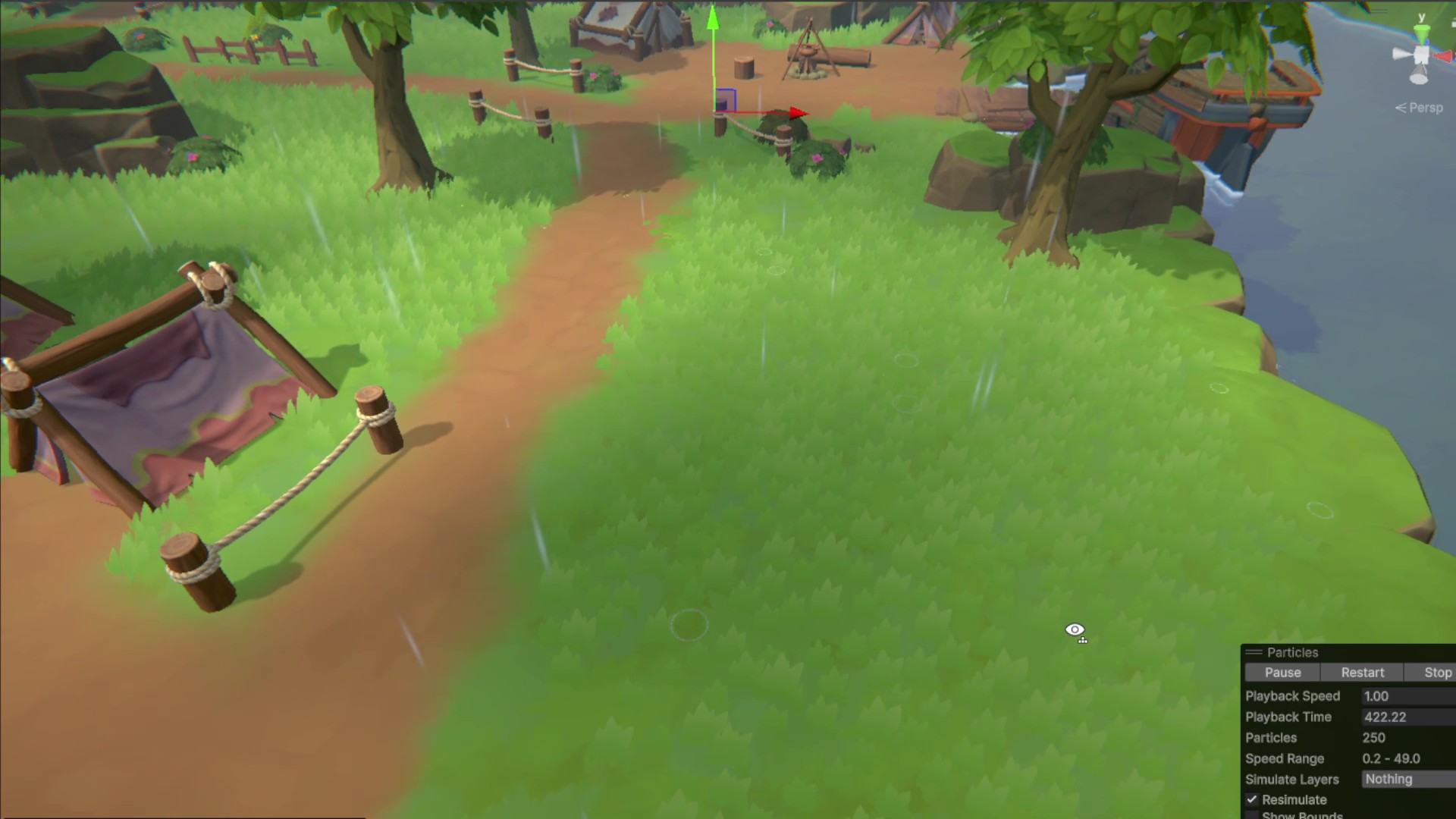Restart the particle playback
The image size is (1456, 819).
click(x=1362, y=673)
